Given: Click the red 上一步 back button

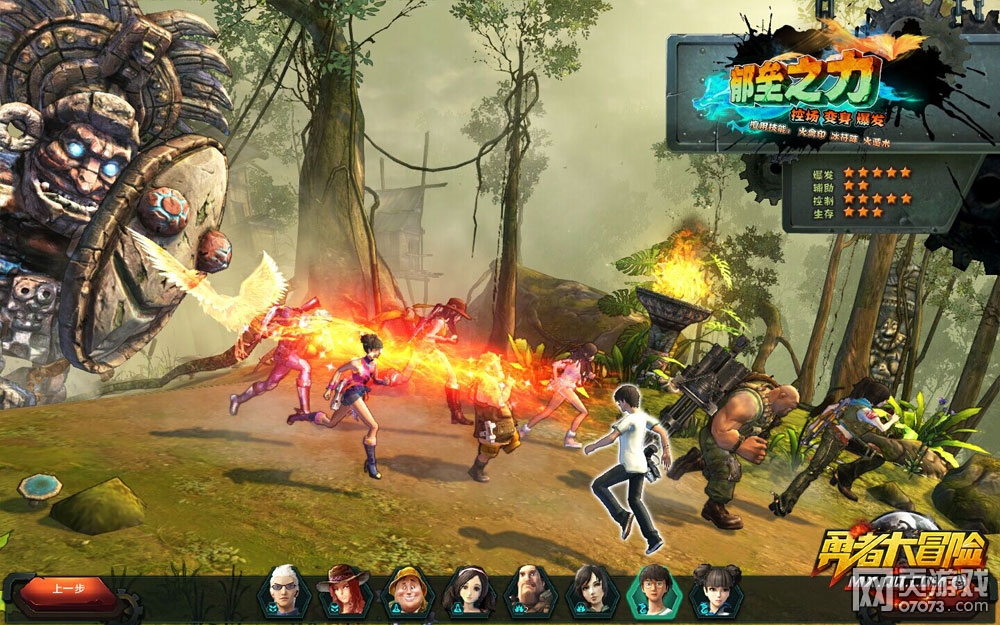Looking at the screenshot, I should tap(70, 589).
